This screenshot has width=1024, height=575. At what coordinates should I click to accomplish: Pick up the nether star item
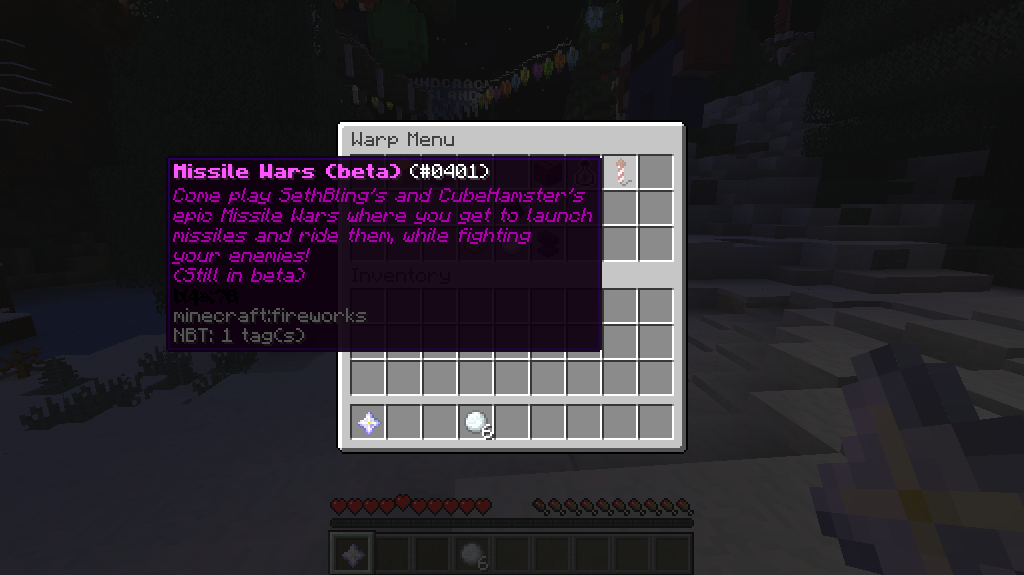(368, 423)
